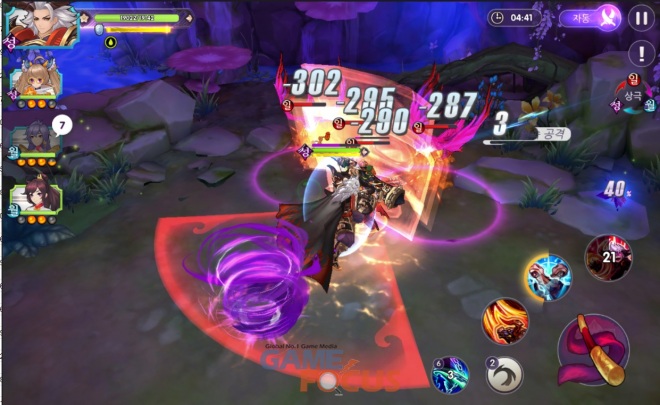Select the white-haired leader portrait
Screen dimensions: 660x405
point(41,24)
